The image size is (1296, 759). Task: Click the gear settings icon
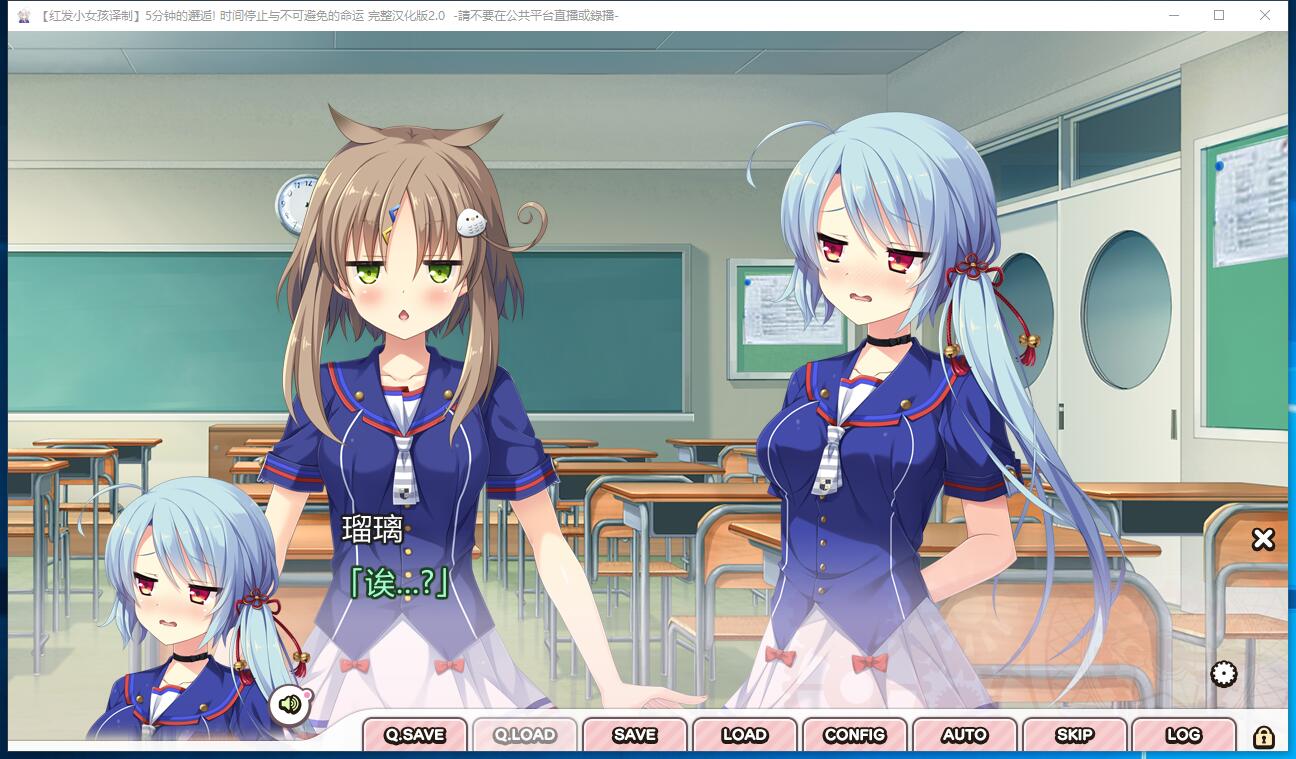[1224, 674]
